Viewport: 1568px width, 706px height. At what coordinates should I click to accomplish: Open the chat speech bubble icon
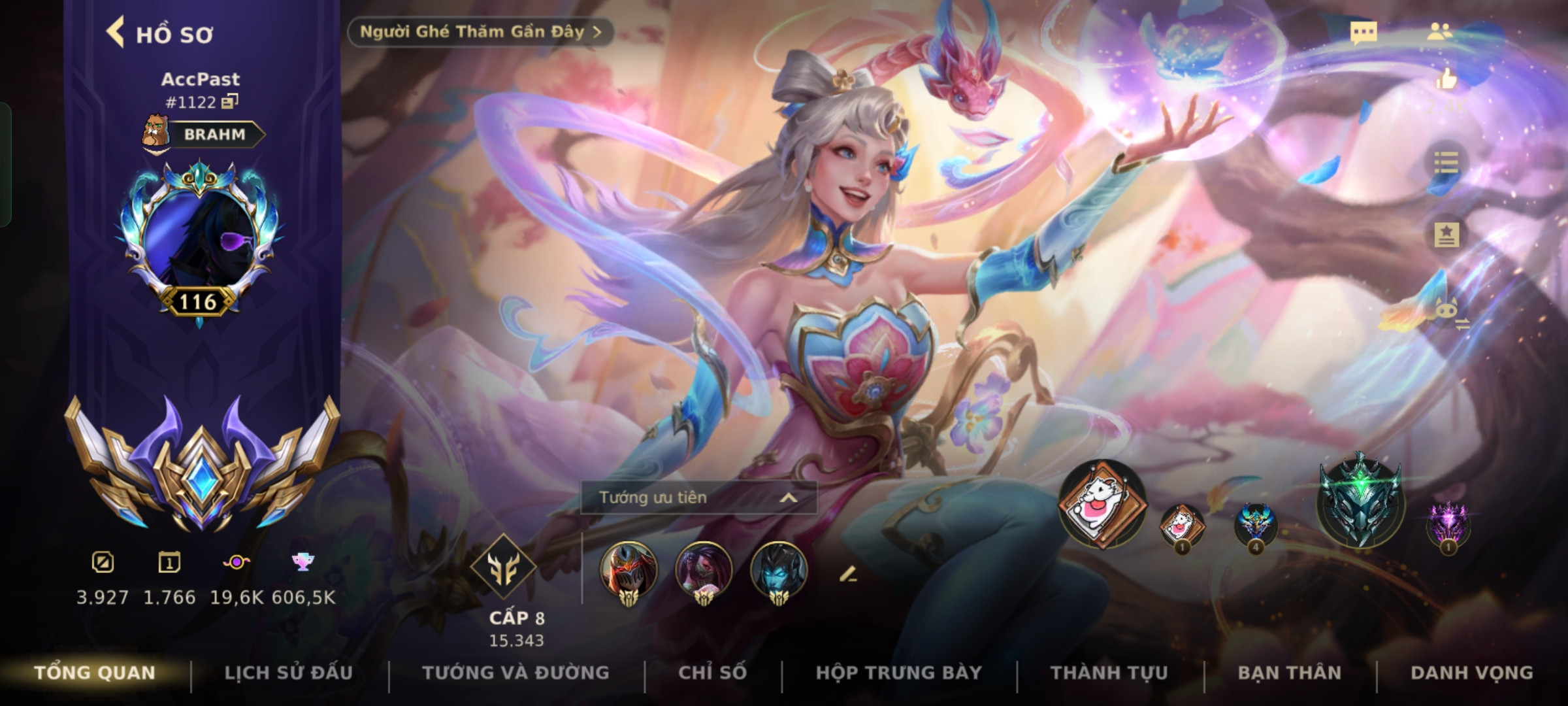click(x=1364, y=33)
